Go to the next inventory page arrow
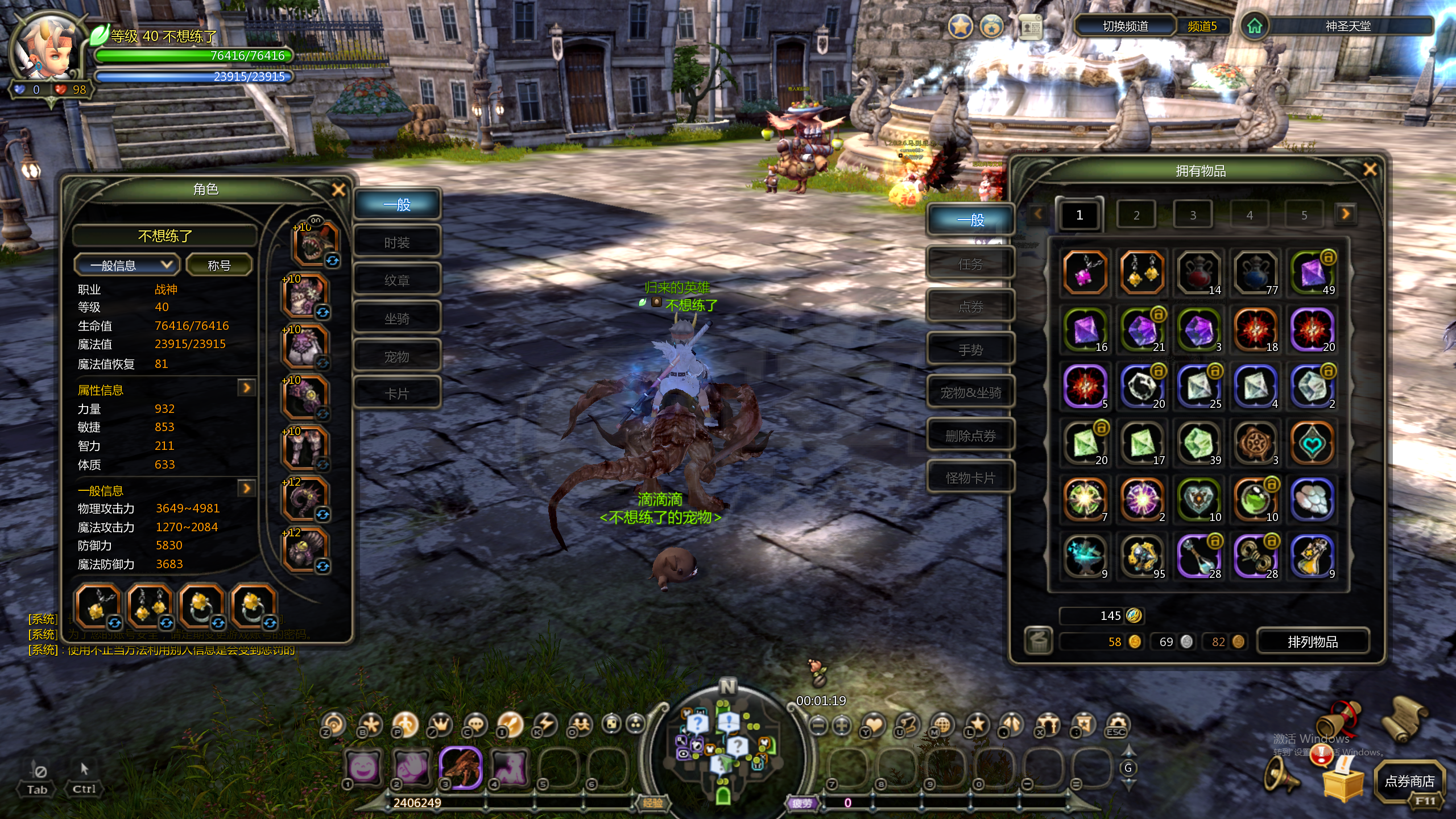 [x=1345, y=214]
